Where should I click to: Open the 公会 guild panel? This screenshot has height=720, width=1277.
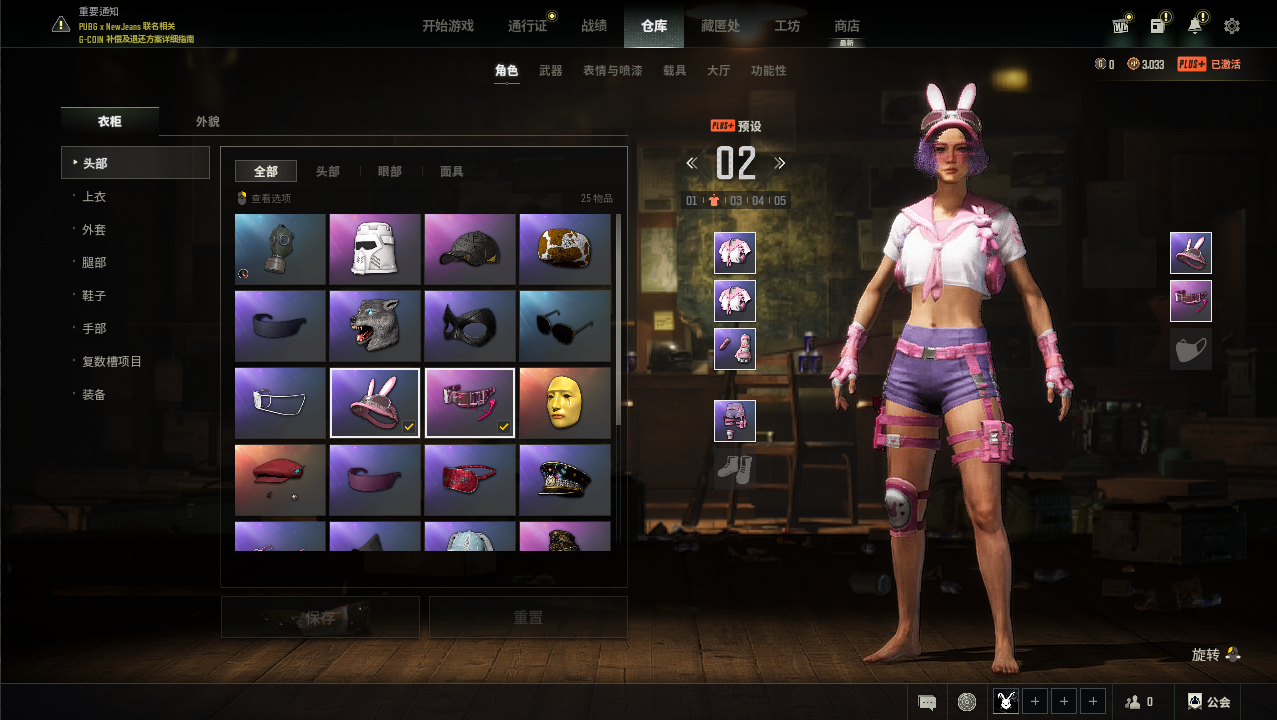pos(1209,702)
